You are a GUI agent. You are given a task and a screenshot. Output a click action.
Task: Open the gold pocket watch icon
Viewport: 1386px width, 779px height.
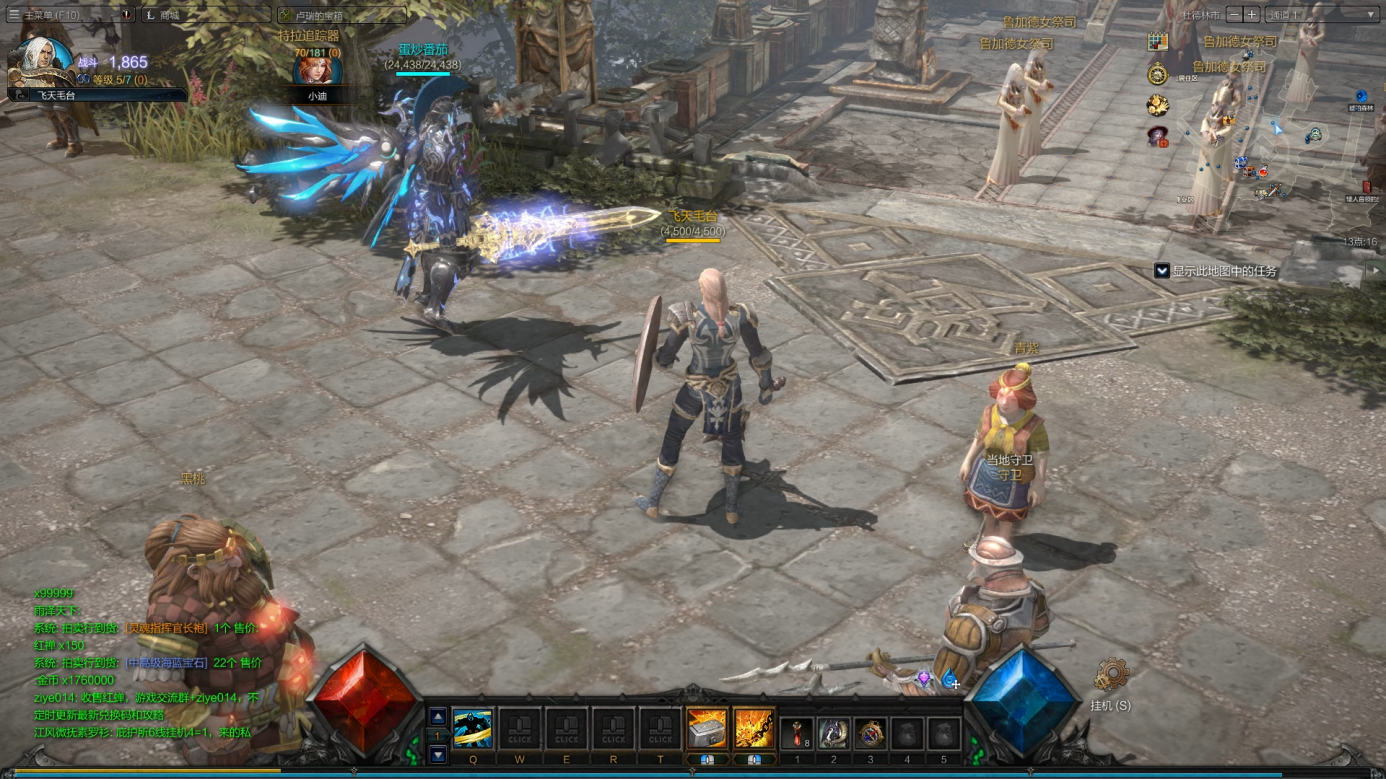click(1158, 73)
